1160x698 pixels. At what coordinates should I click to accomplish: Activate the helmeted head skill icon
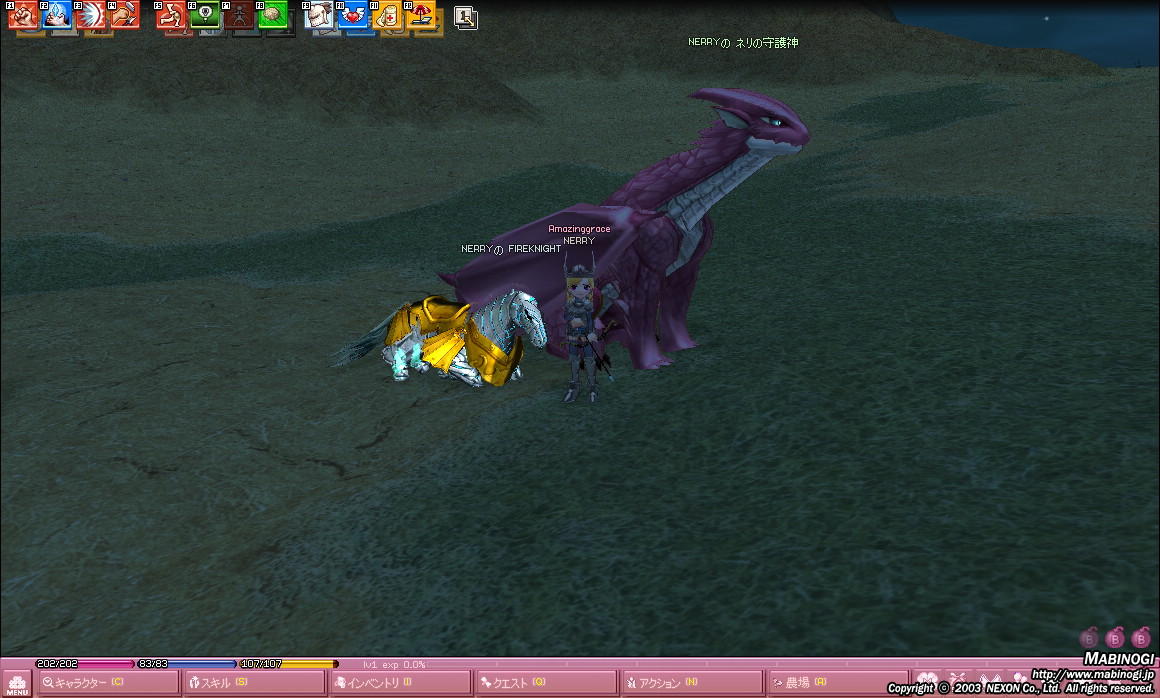click(x=319, y=14)
